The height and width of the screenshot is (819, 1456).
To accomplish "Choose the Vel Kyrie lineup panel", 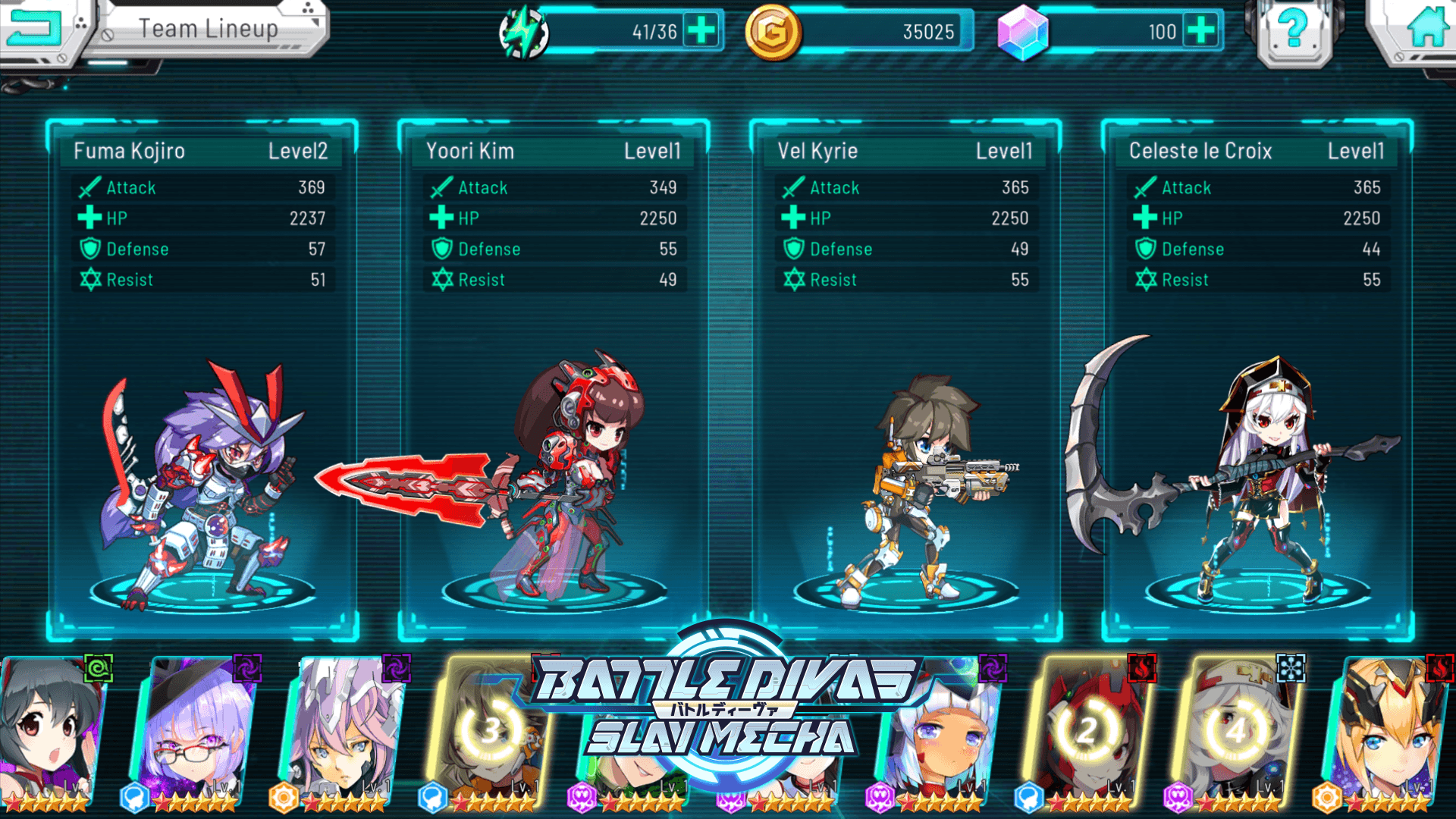I will click(x=905, y=379).
